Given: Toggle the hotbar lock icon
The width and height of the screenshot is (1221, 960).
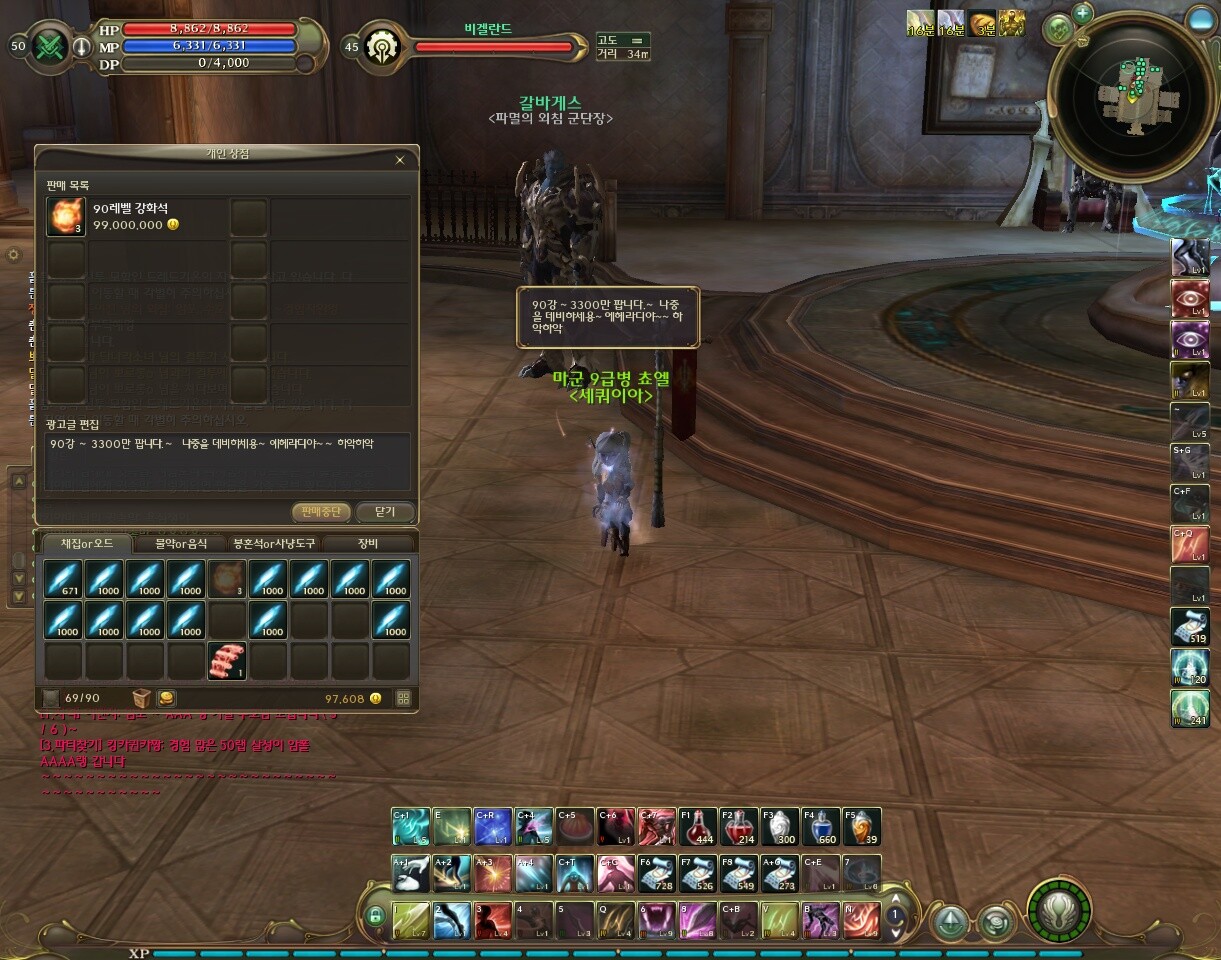Looking at the screenshot, I should (376, 915).
